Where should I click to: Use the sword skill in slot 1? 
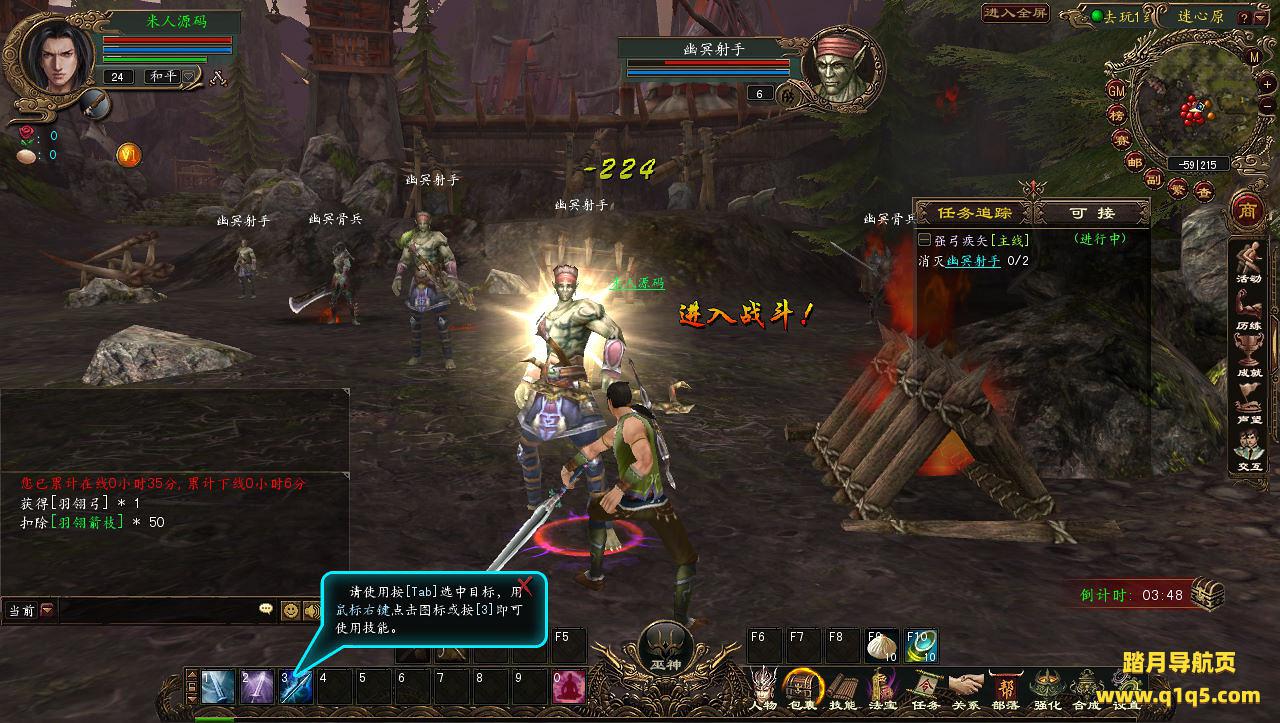pos(217,686)
